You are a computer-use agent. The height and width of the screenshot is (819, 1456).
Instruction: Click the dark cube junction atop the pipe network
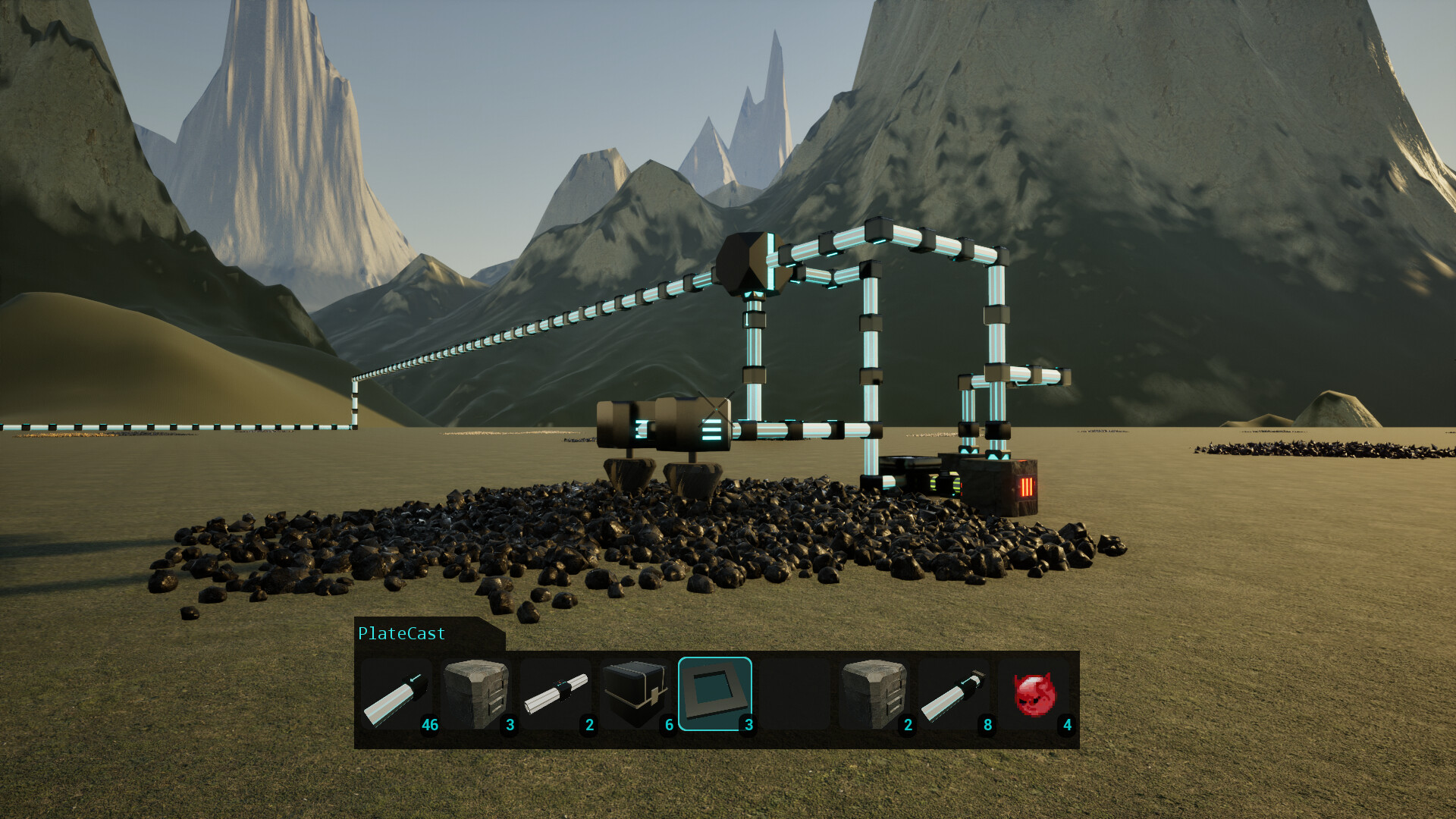coord(749,262)
